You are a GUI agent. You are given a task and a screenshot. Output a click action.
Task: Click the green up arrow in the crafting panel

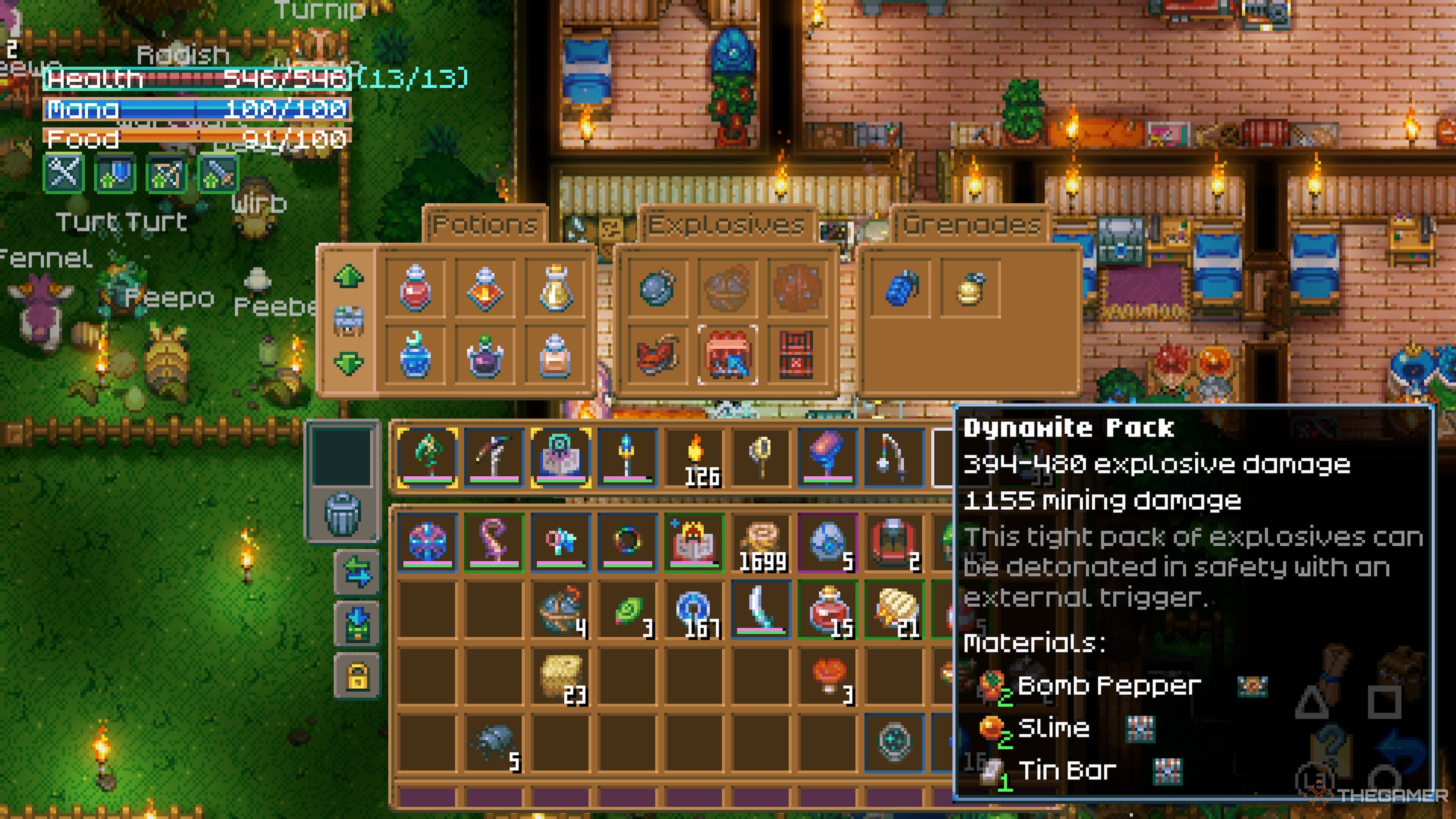tap(348, 277)
